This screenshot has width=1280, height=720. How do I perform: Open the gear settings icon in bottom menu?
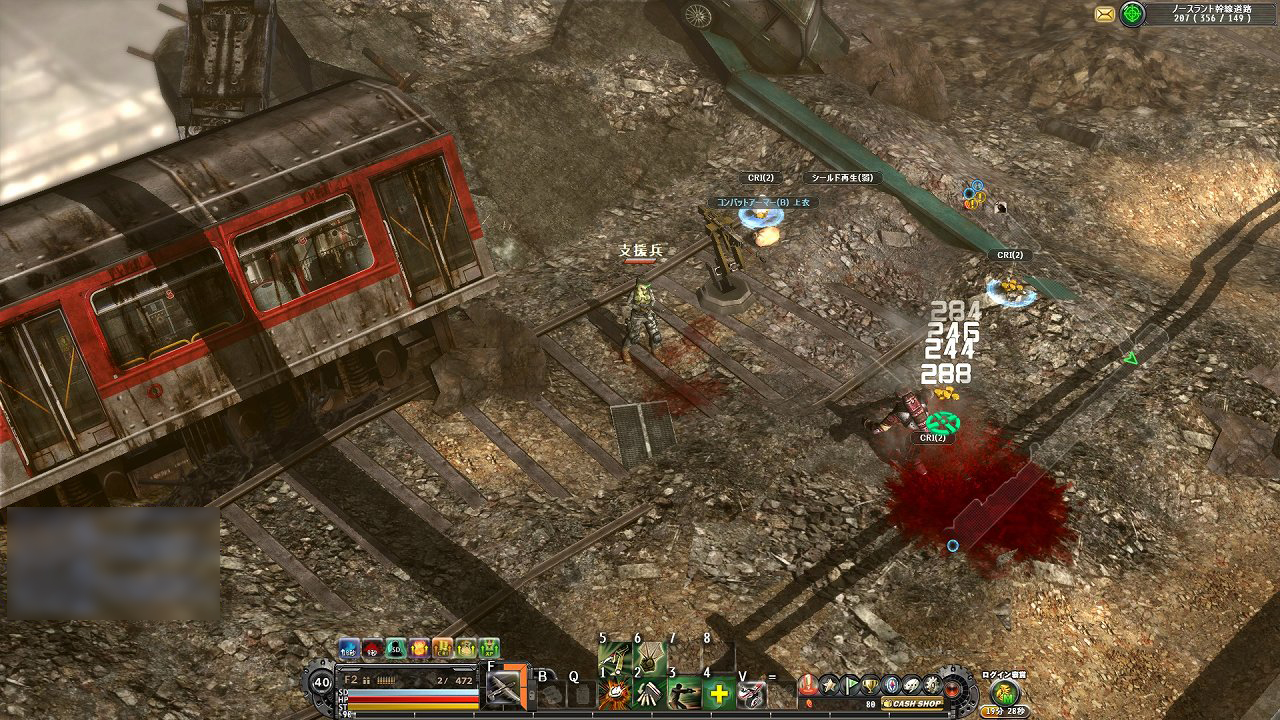click(x=932, y=685)
